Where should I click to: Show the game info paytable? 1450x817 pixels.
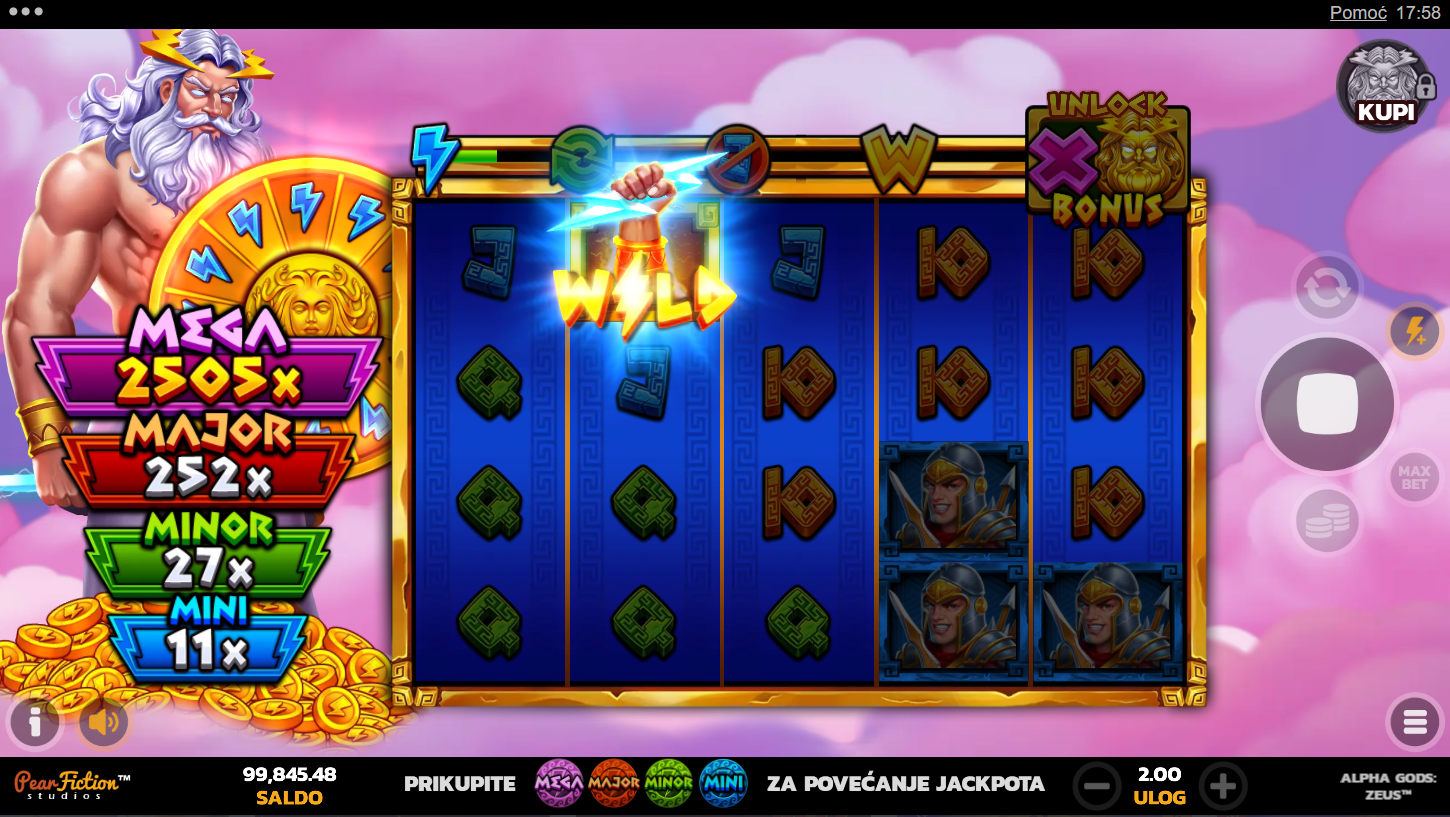(x=34, y=722)
